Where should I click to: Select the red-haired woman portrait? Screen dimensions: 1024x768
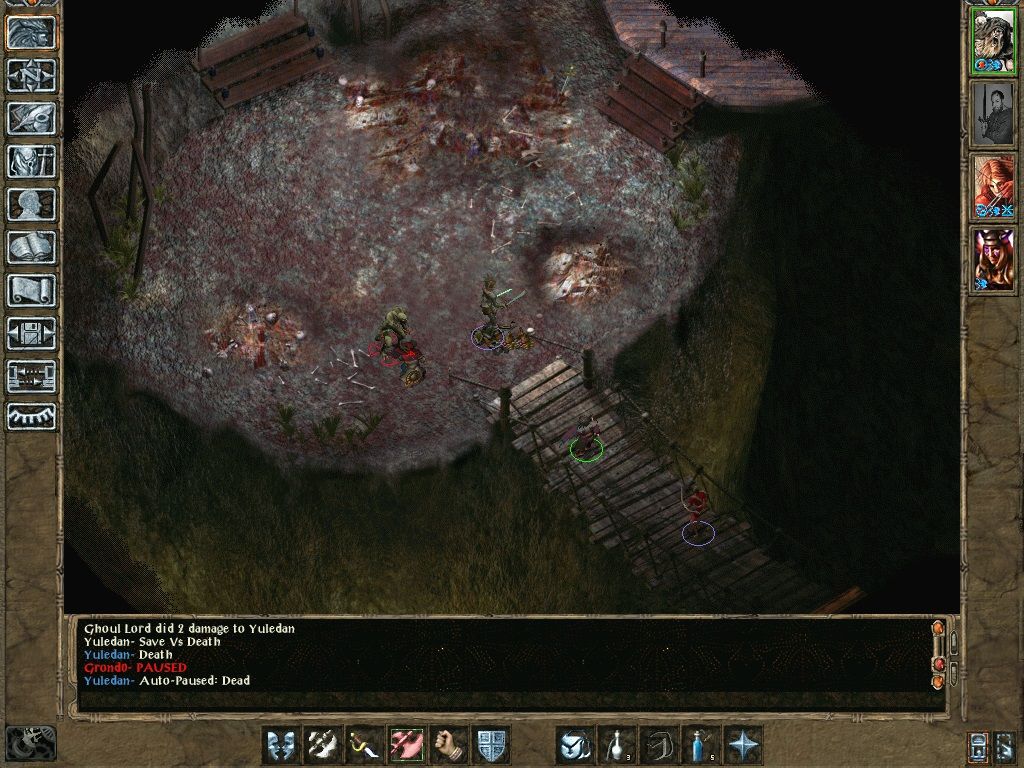point(993,187)
